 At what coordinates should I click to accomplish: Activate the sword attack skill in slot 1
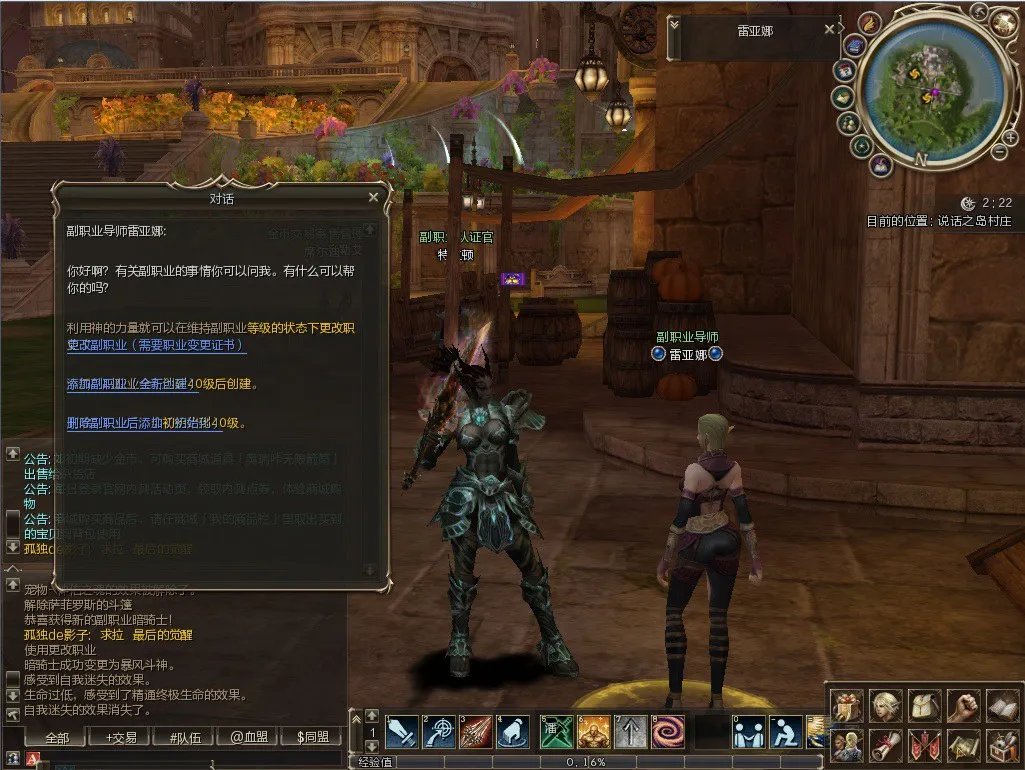click(x=401, y=732)
